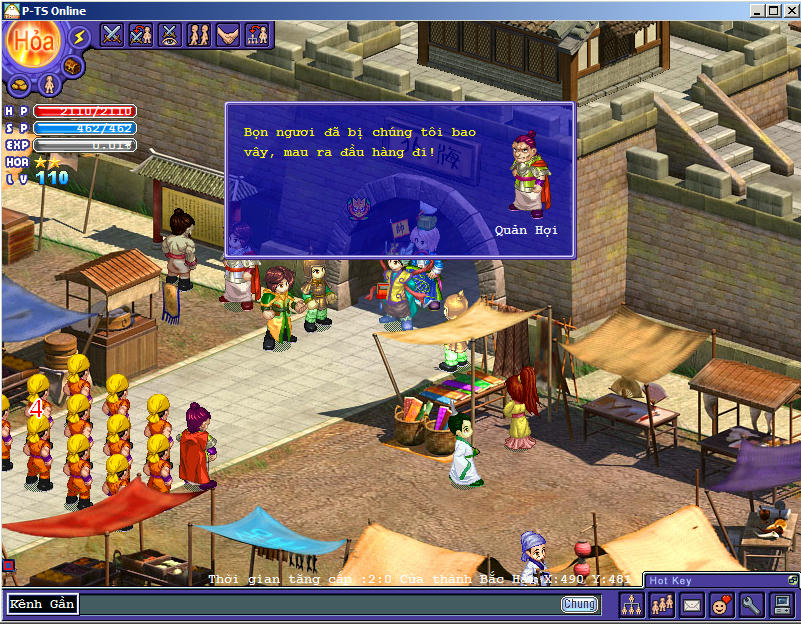801x624 pixels.
Task: Open the character figure status icon
Action: click(49, 84)
